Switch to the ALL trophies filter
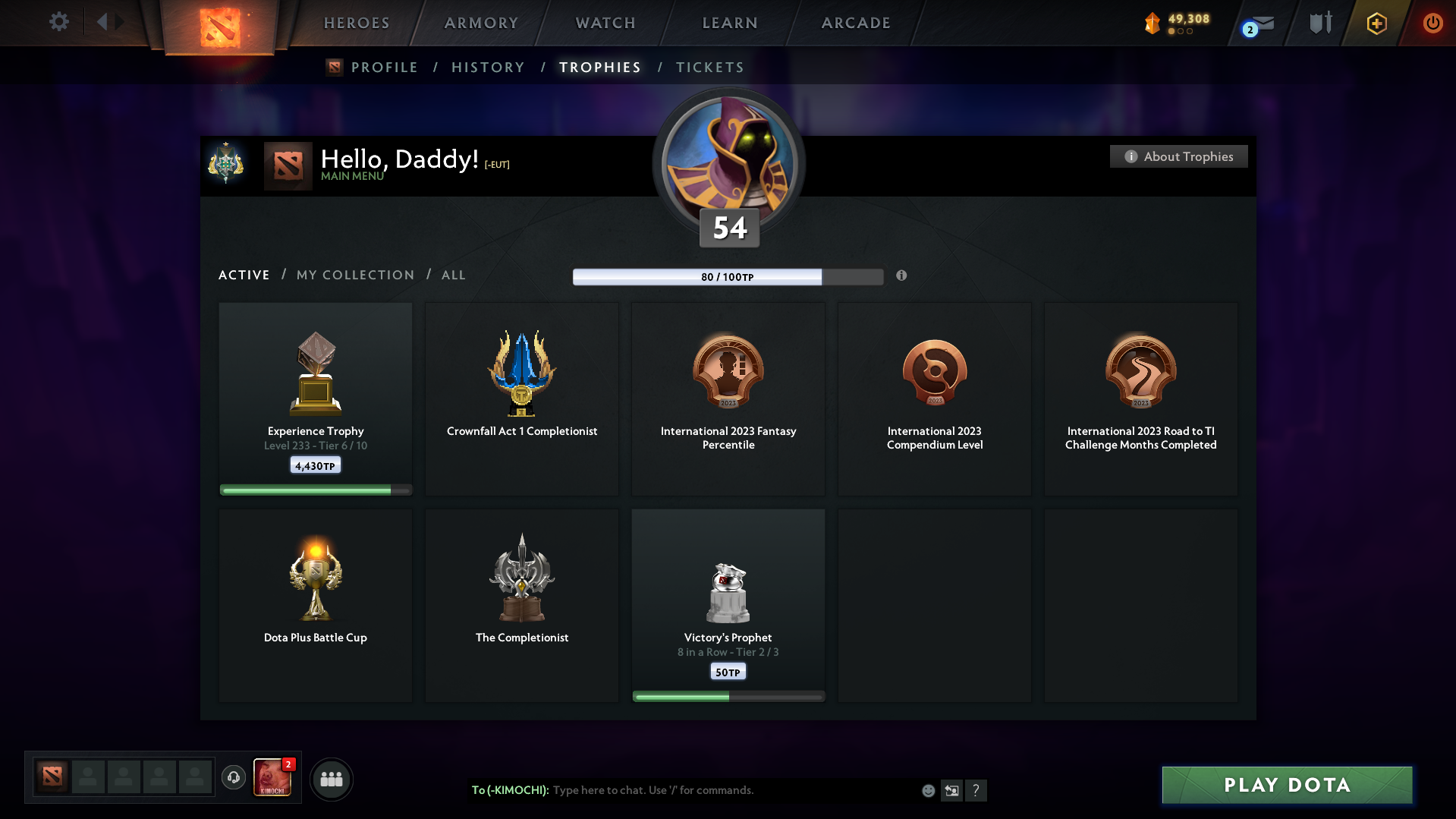The image size is (1456, 819). 453,275
